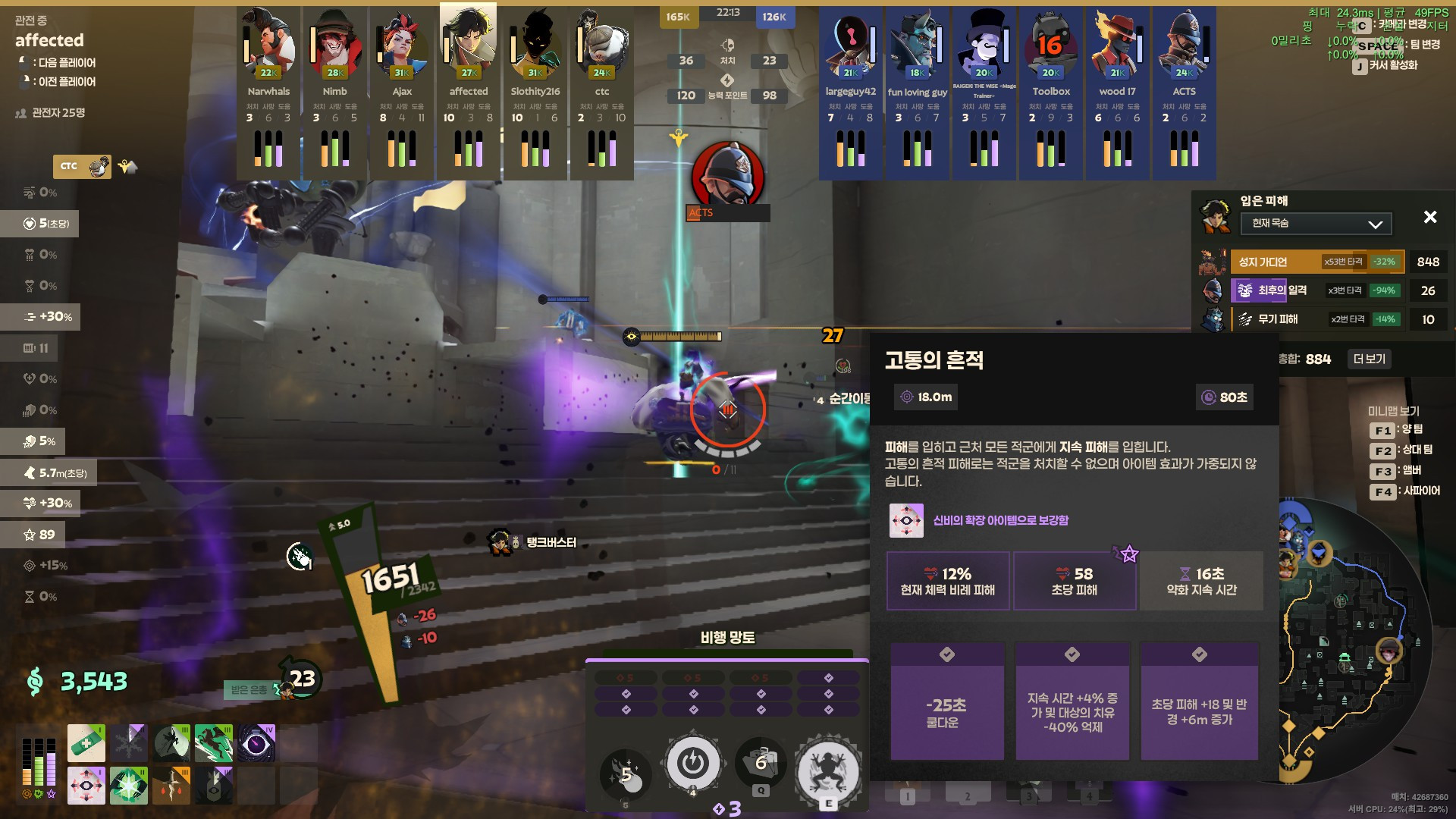Select the power ability icon above the number 4
Image resolution: width=1456 pixels, height=819 pixels.
(694, 764)
